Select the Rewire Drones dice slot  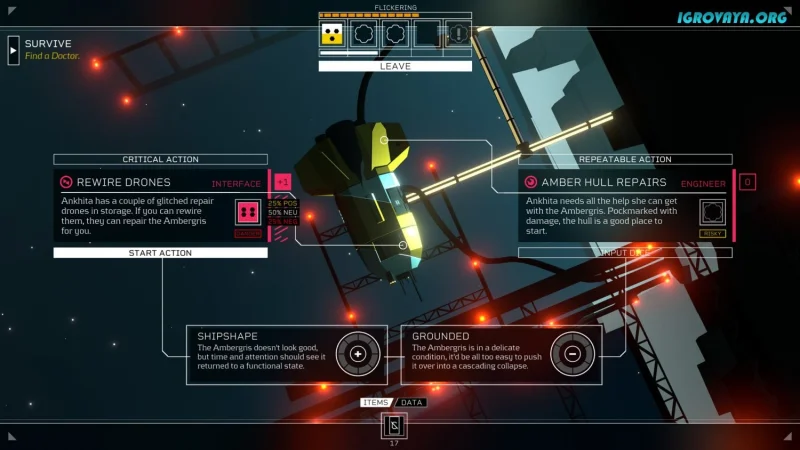[247, 212]
